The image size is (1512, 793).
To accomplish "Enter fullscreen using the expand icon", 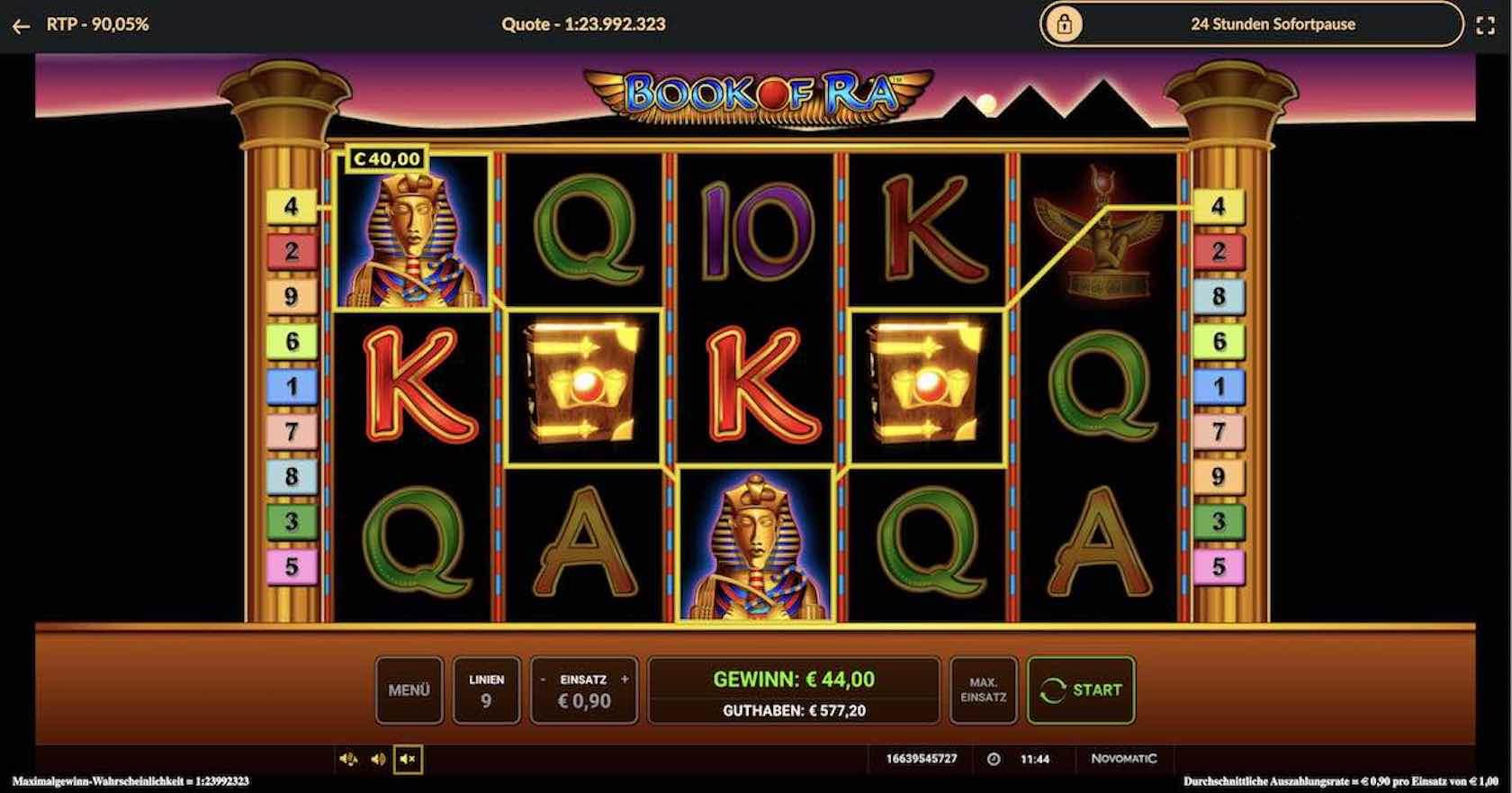I will 1487,25.
